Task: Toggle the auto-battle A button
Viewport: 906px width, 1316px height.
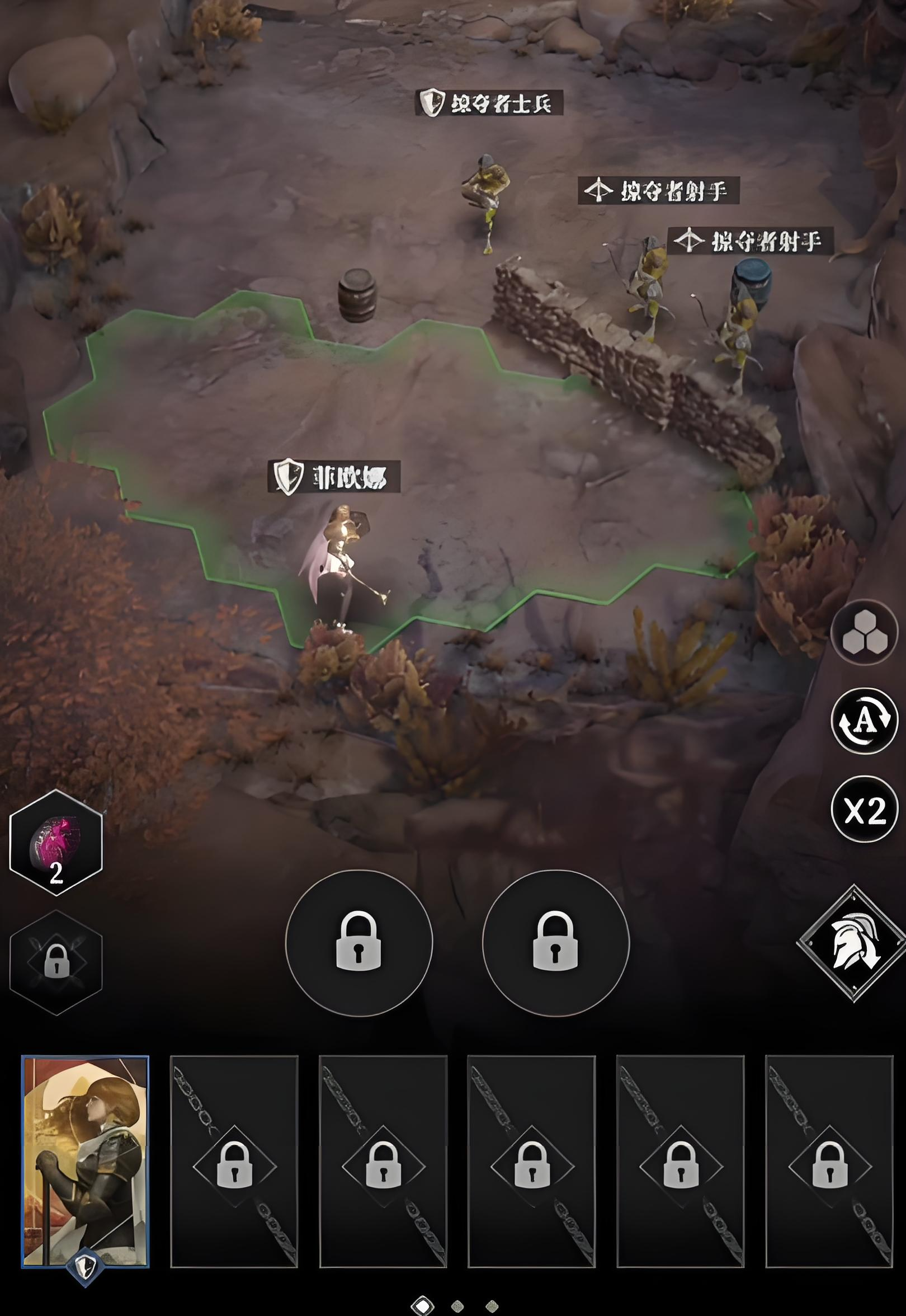Action: 864,720
